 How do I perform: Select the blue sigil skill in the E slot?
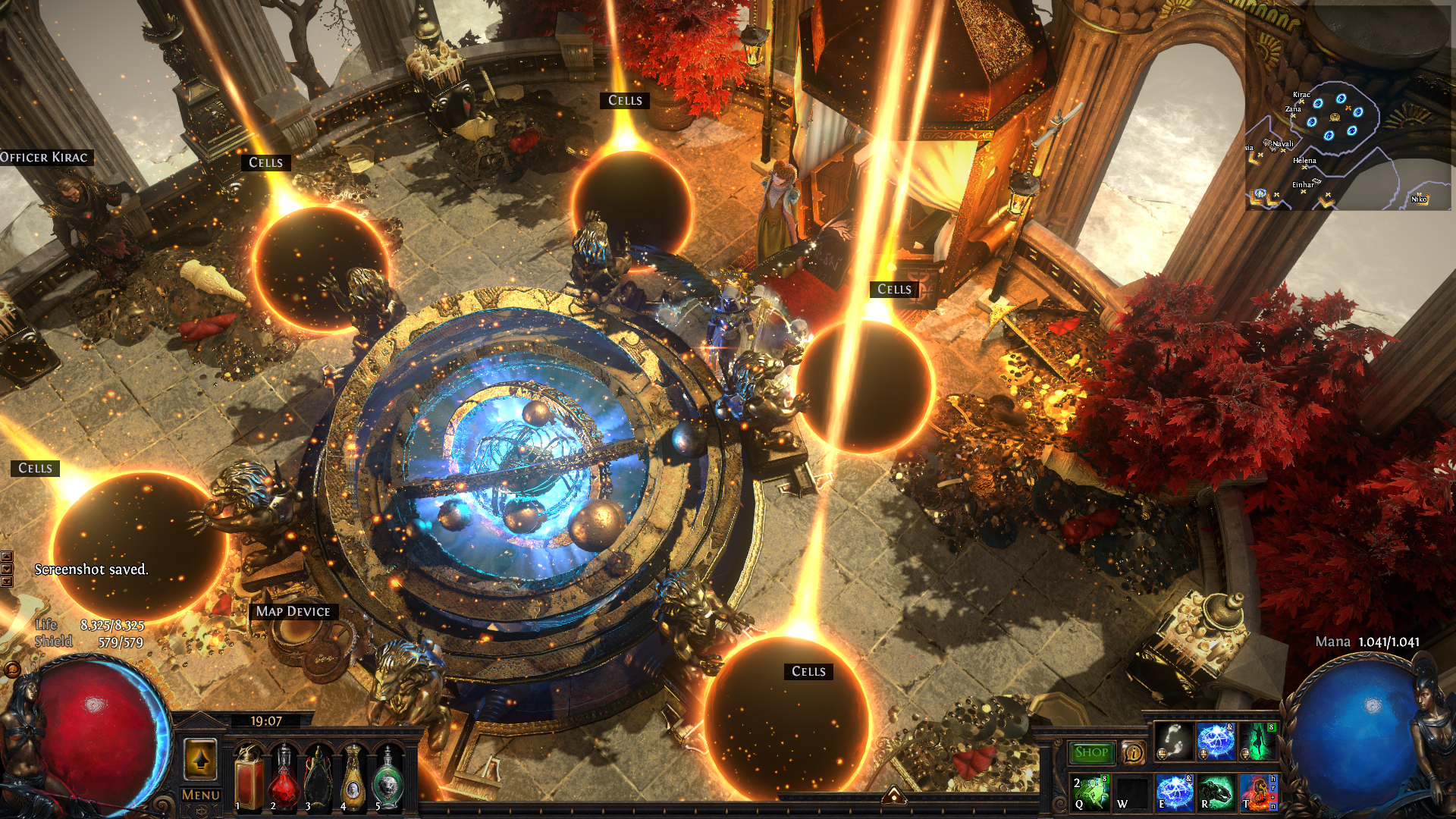pyautogui.click(x=1174, y=792)
